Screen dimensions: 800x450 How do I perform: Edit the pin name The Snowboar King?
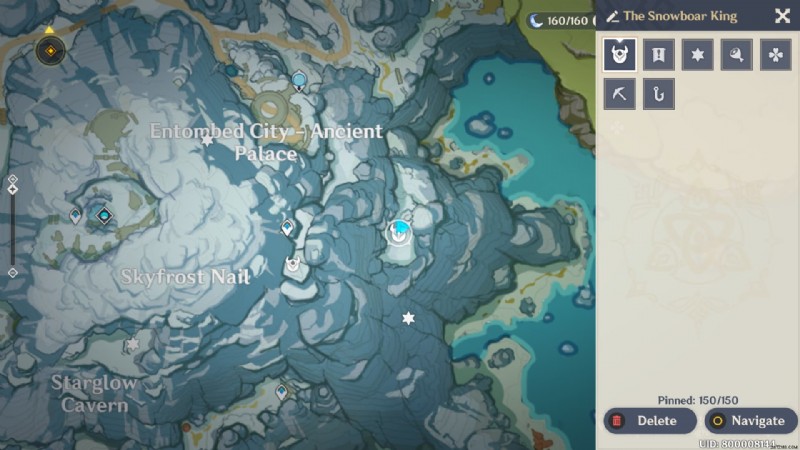point(613,17)
